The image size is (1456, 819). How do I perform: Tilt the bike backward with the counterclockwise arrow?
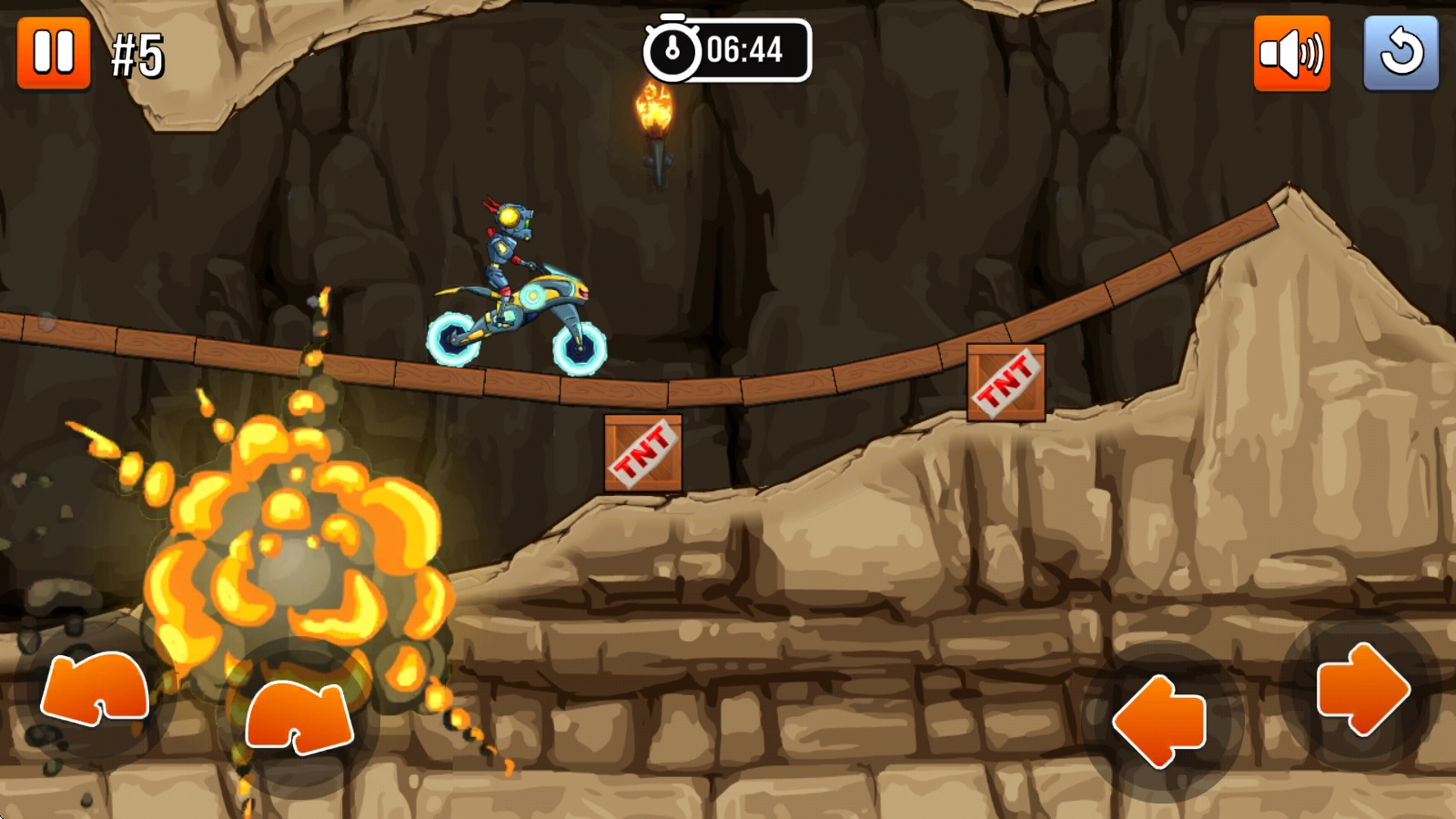click(95, 690)
